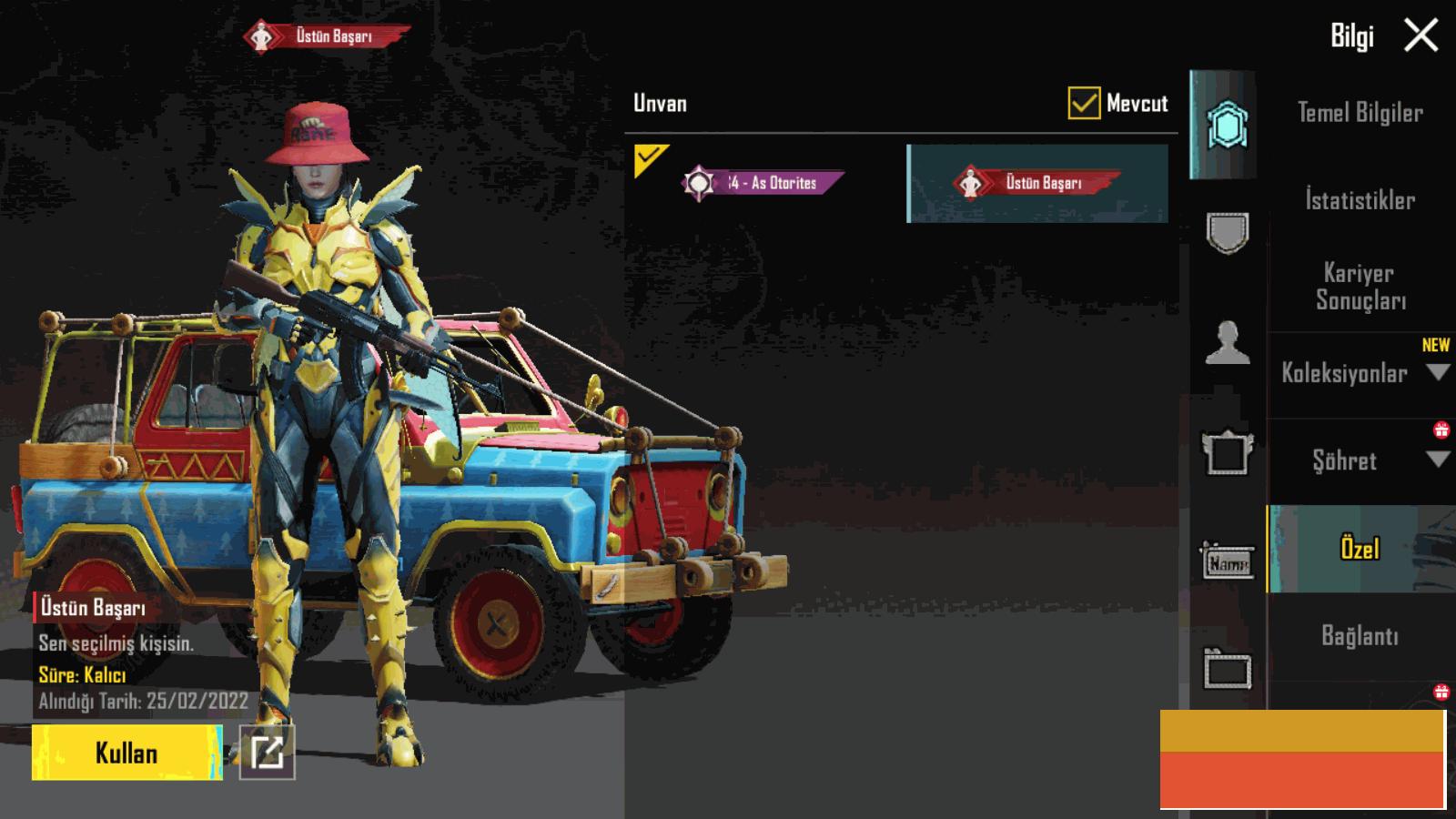Select the As Otorites title

[x=763, y=183]
